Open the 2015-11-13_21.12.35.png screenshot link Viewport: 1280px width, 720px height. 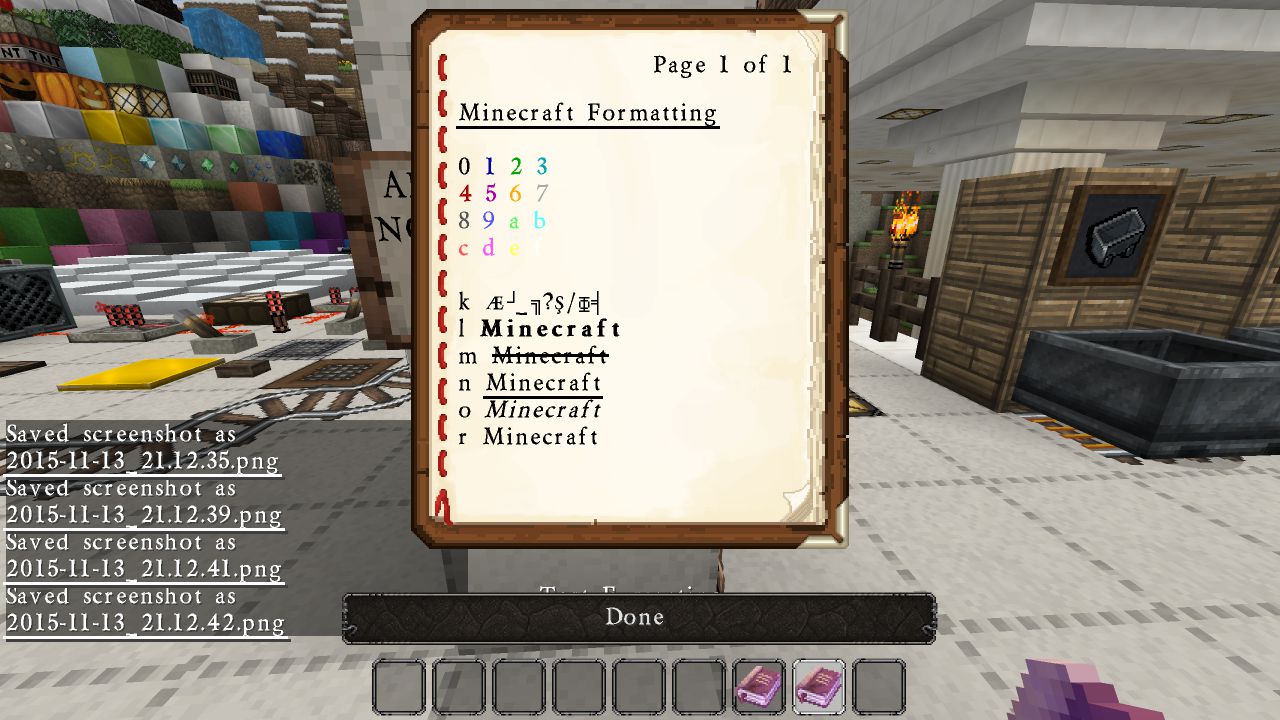tap(142, 462)
